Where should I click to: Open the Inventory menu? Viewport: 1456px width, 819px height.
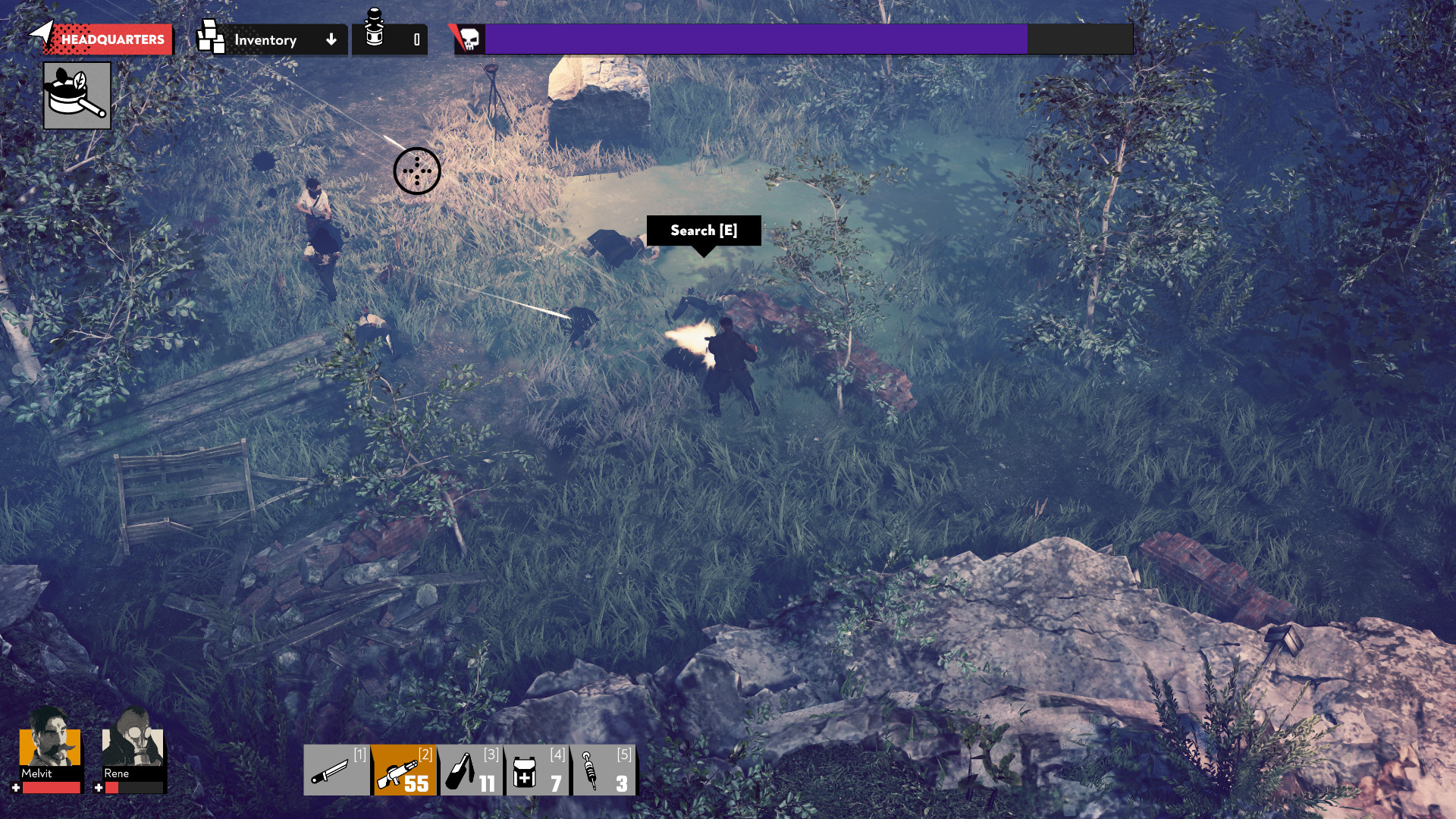265,40
